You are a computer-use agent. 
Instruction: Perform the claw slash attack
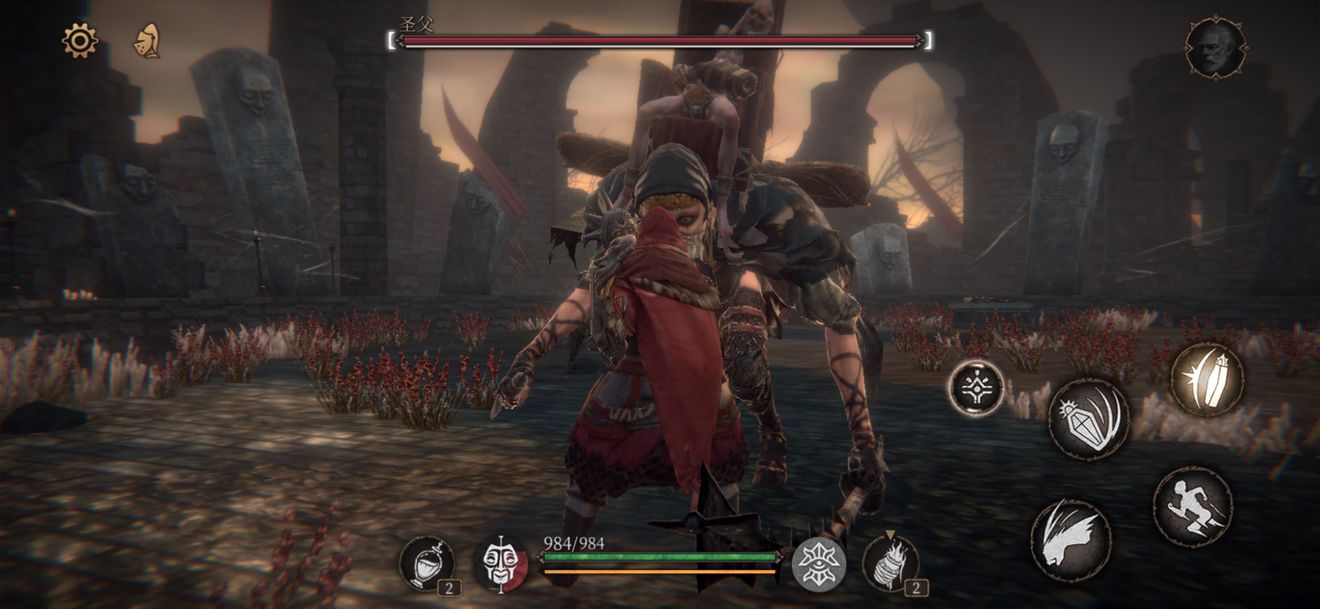[1070, 540]
